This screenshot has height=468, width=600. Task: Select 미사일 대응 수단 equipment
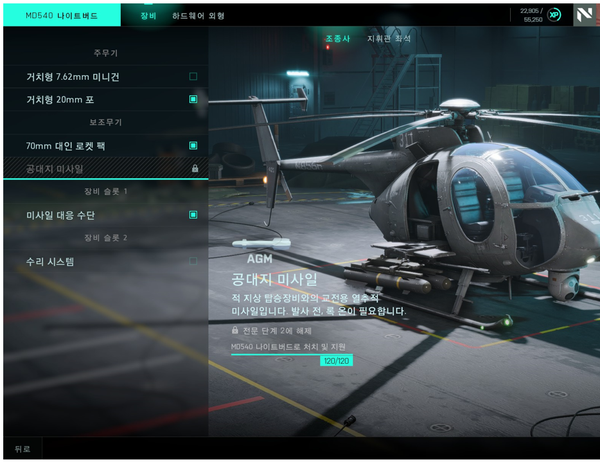pyautogui.click(x=105, y=215)
